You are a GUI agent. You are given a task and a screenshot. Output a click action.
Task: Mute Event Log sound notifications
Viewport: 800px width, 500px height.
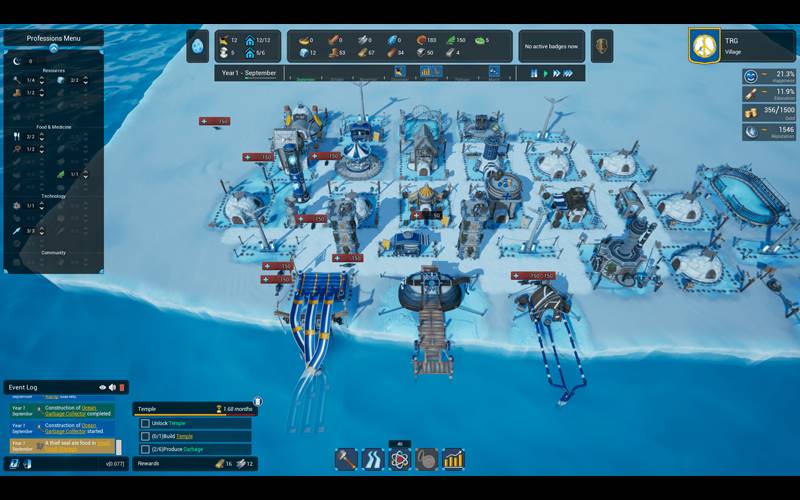[x=112, y=387]
